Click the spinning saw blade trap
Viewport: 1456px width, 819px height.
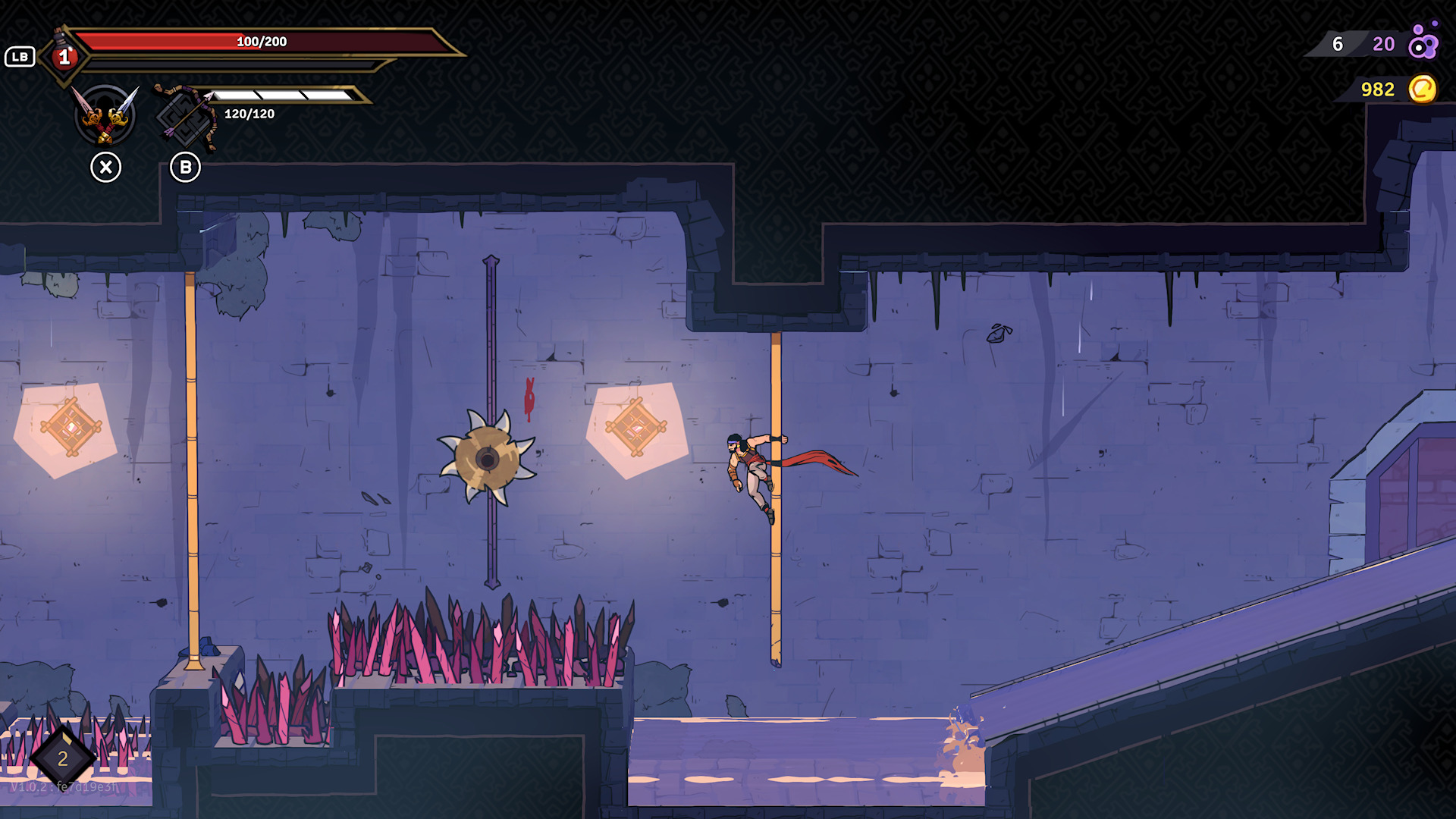pos(489,457)
